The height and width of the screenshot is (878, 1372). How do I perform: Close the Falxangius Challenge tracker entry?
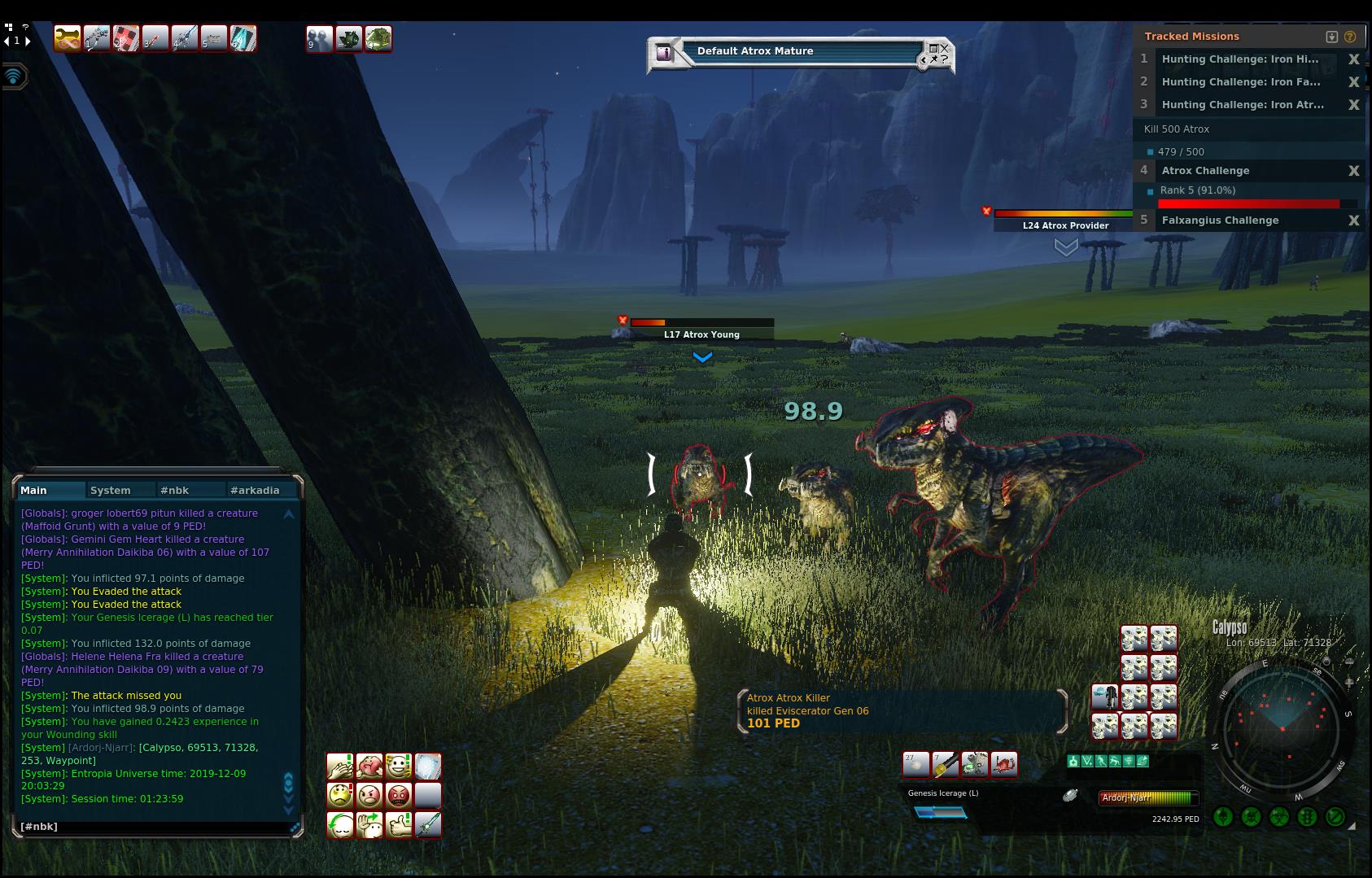point(1354,221)
